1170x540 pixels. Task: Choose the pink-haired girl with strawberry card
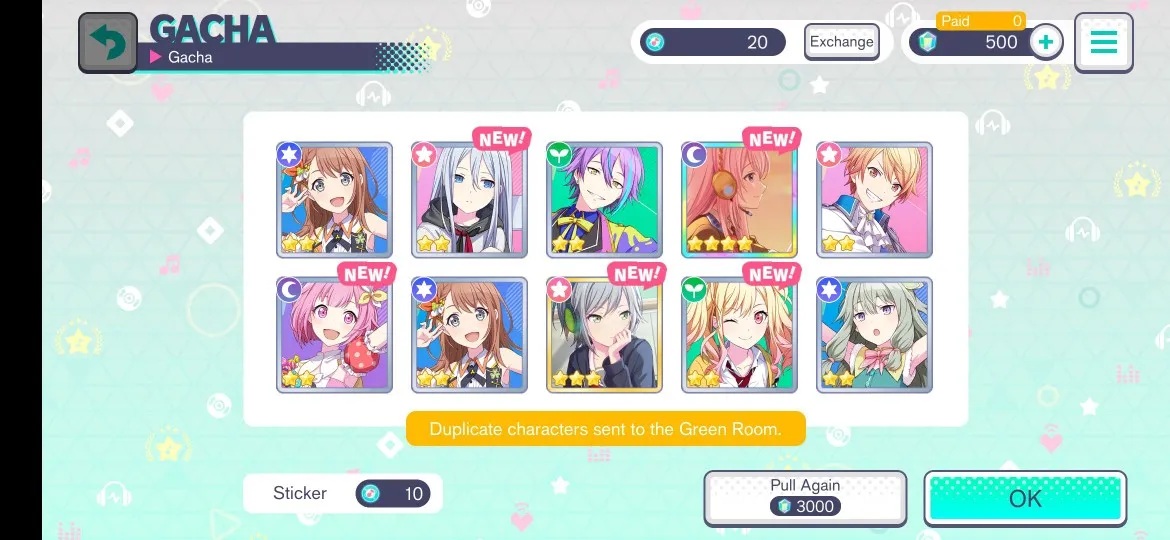click(x=334, y=335)
